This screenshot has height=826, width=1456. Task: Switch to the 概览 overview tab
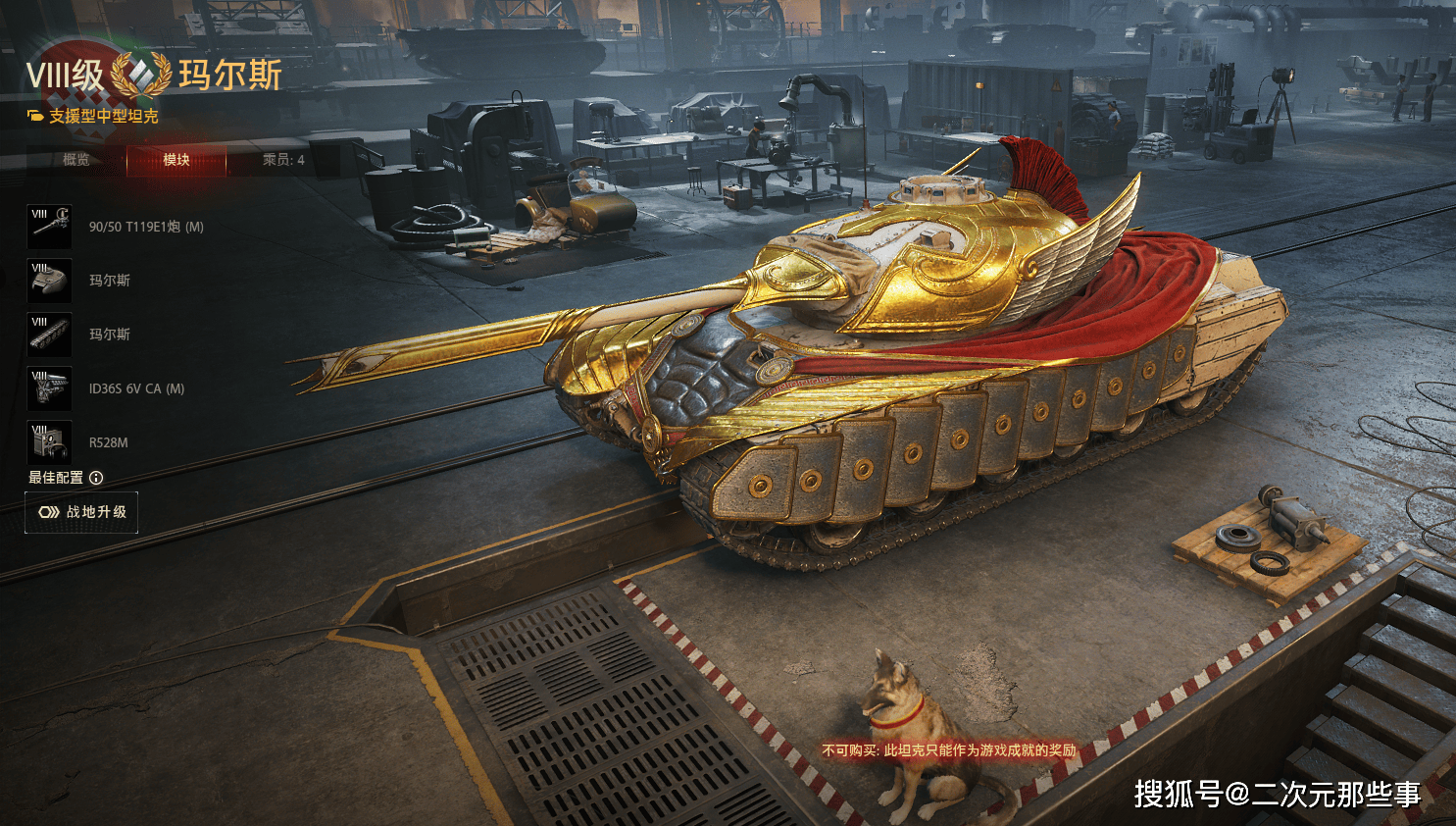[75, 160]
